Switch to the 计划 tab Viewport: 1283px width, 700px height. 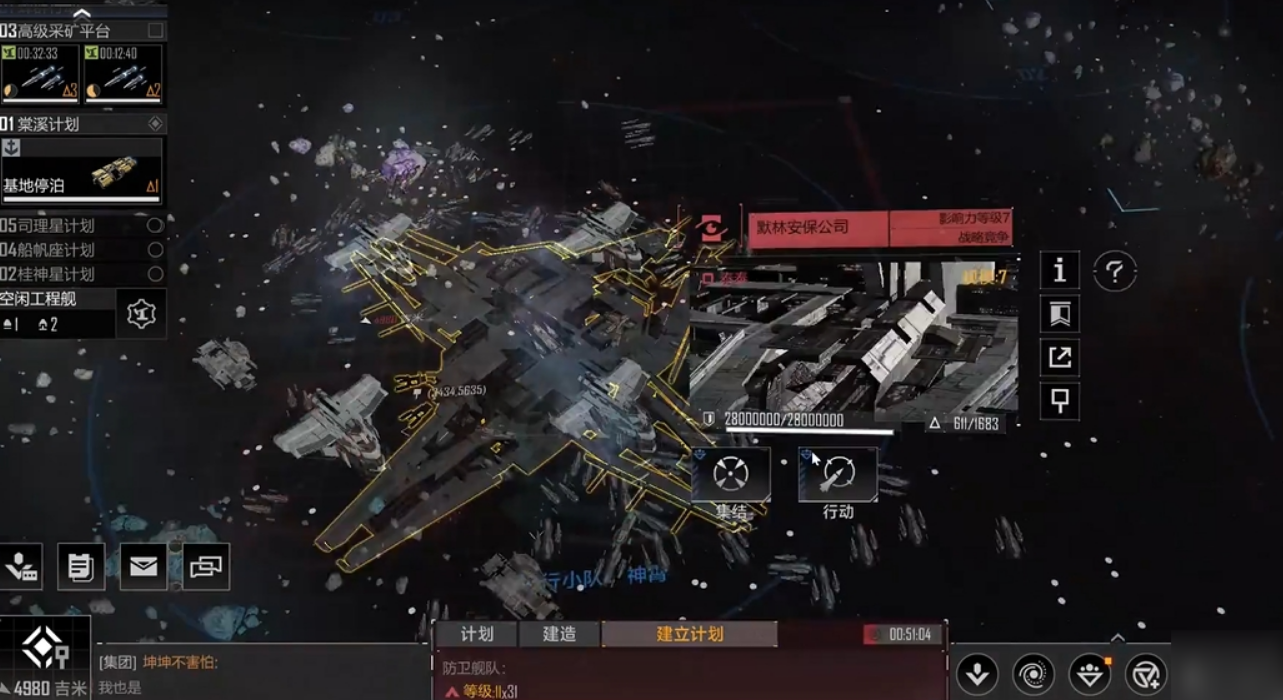pos(477,634)
